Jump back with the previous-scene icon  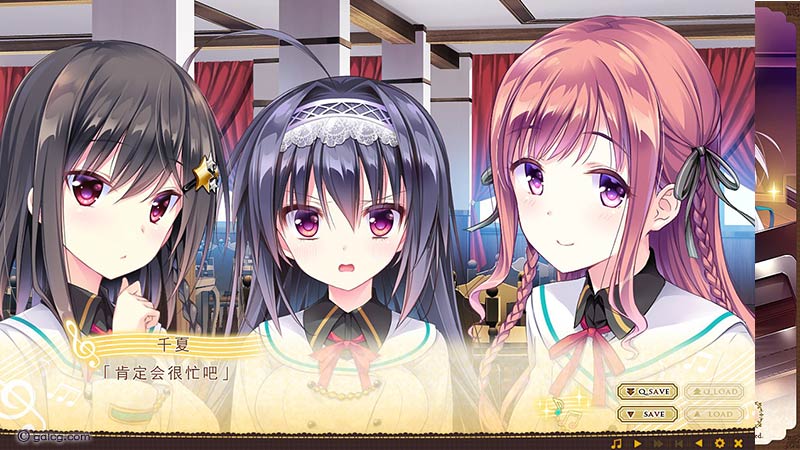(x=677, y=442)
